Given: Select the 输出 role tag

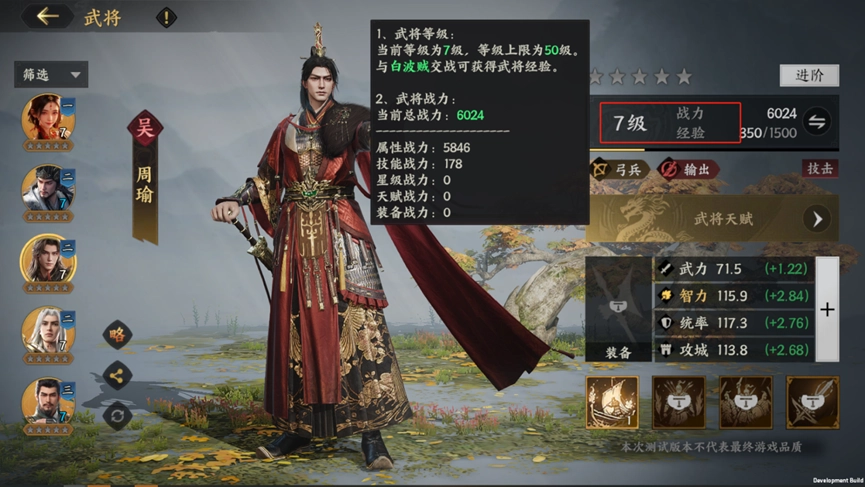Looking at the screenshot, I should [688, 170].
